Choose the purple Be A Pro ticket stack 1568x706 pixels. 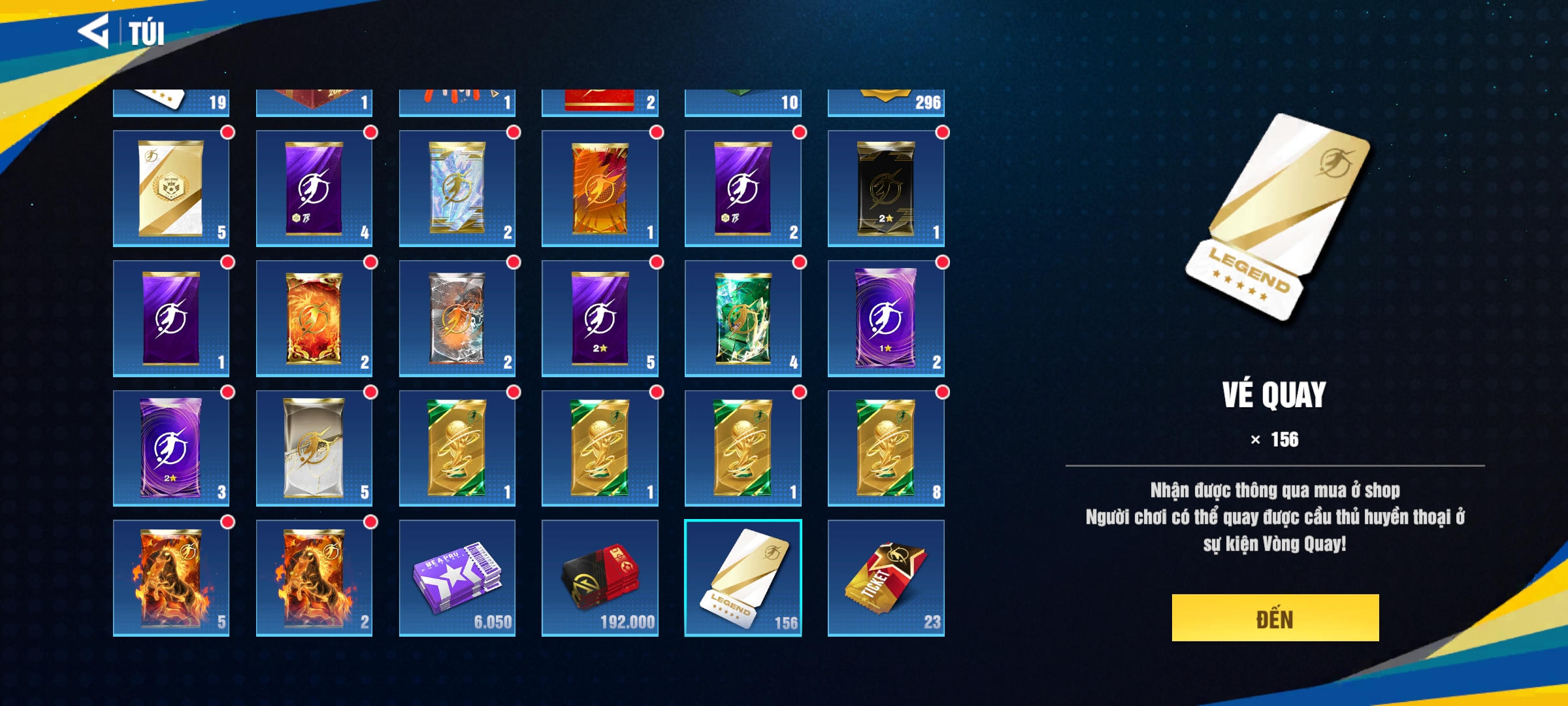tap(457, 578)
